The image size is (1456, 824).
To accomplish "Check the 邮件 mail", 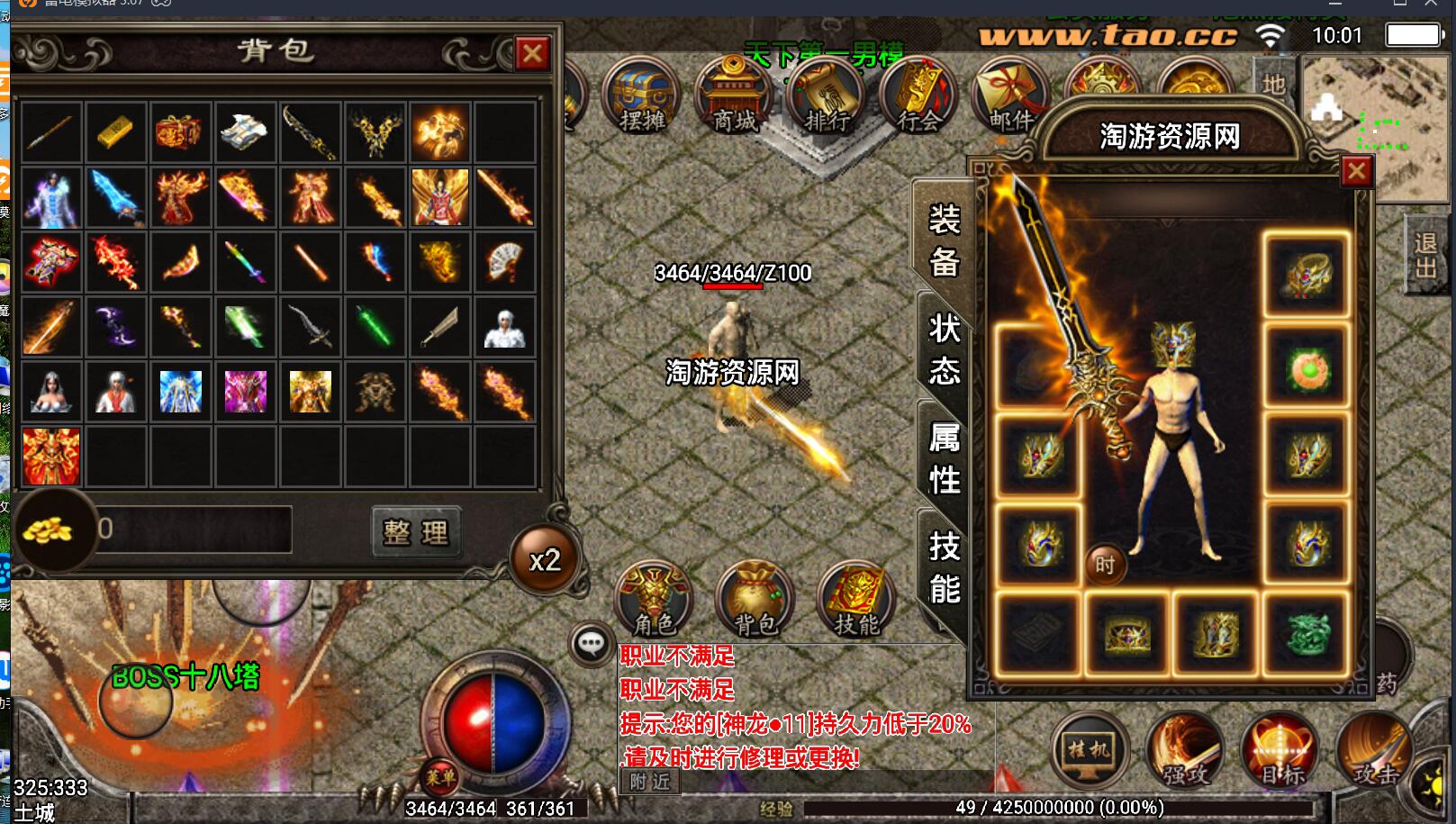I will point(1010,97).
